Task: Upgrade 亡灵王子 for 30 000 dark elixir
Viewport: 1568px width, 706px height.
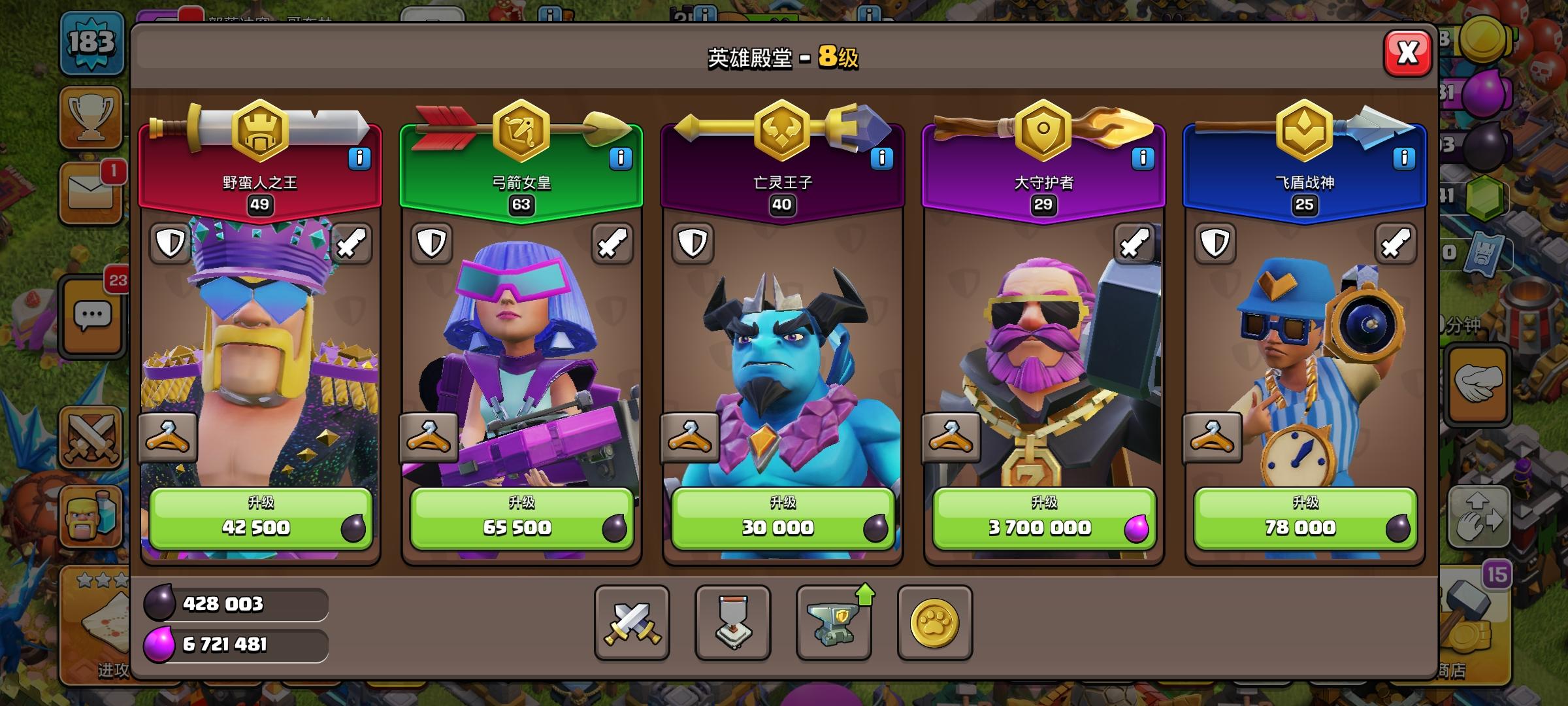Action: pyautogui.click(x=783, y=517)
